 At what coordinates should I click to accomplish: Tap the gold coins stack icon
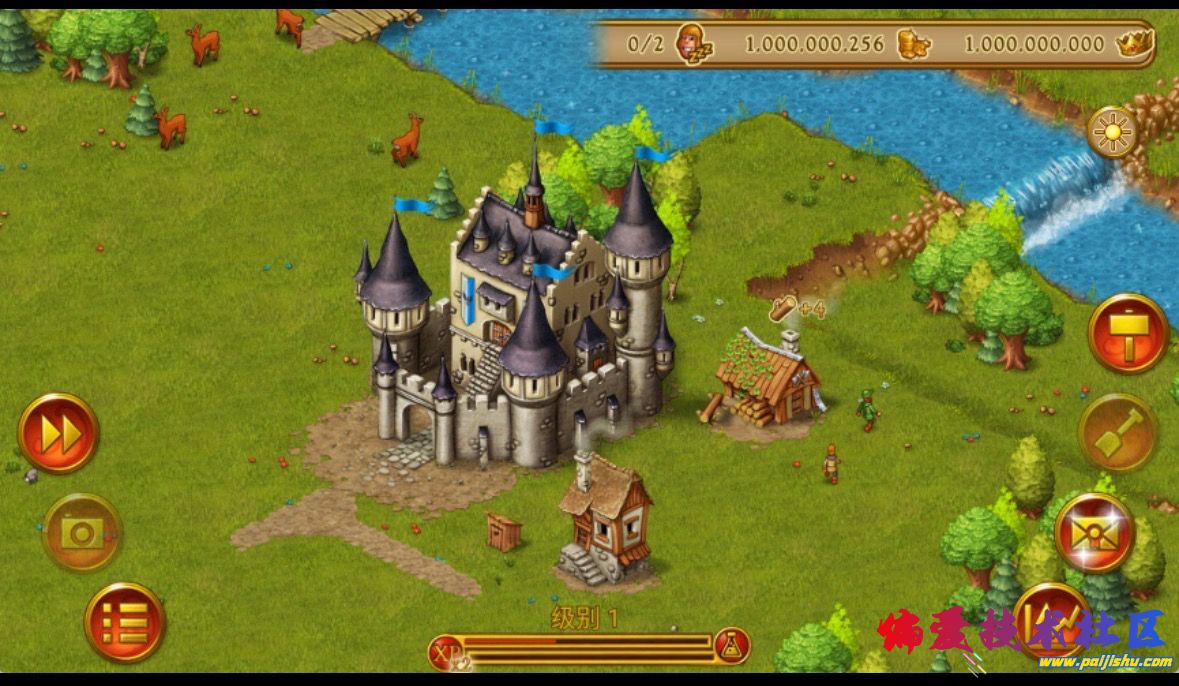tap(913, 44)
